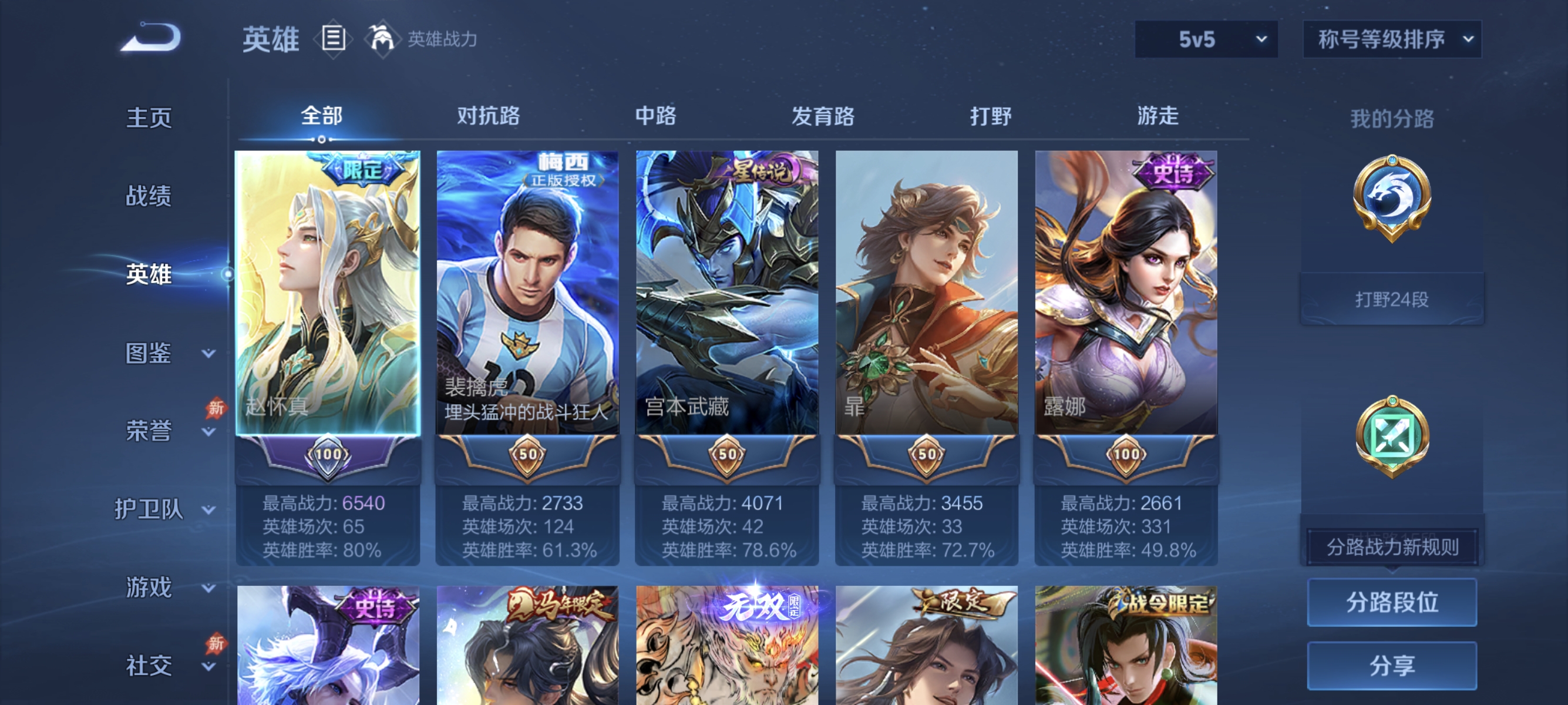Click the 分路段位 button
Screen dimensions: 1568x705
pyautogui.click(x=1392, y=603)
